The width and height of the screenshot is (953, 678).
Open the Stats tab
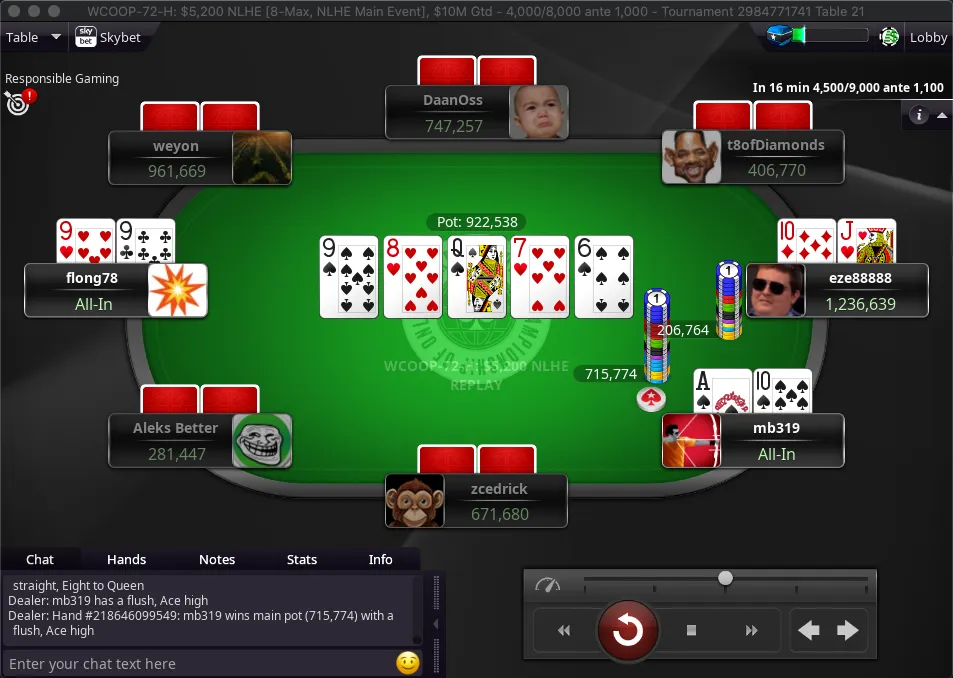301,559
